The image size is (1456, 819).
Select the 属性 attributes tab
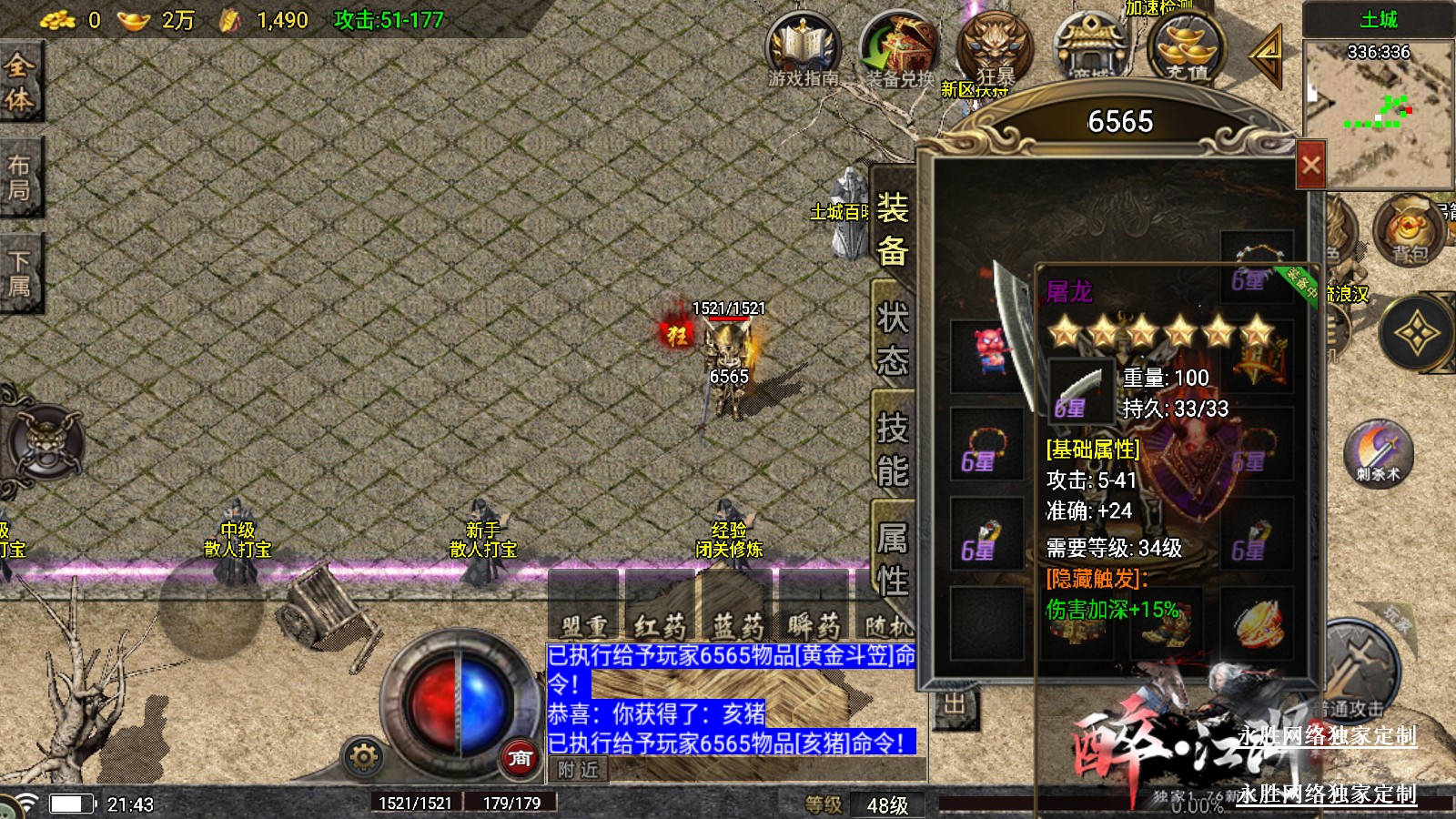(x=892, y=558)
